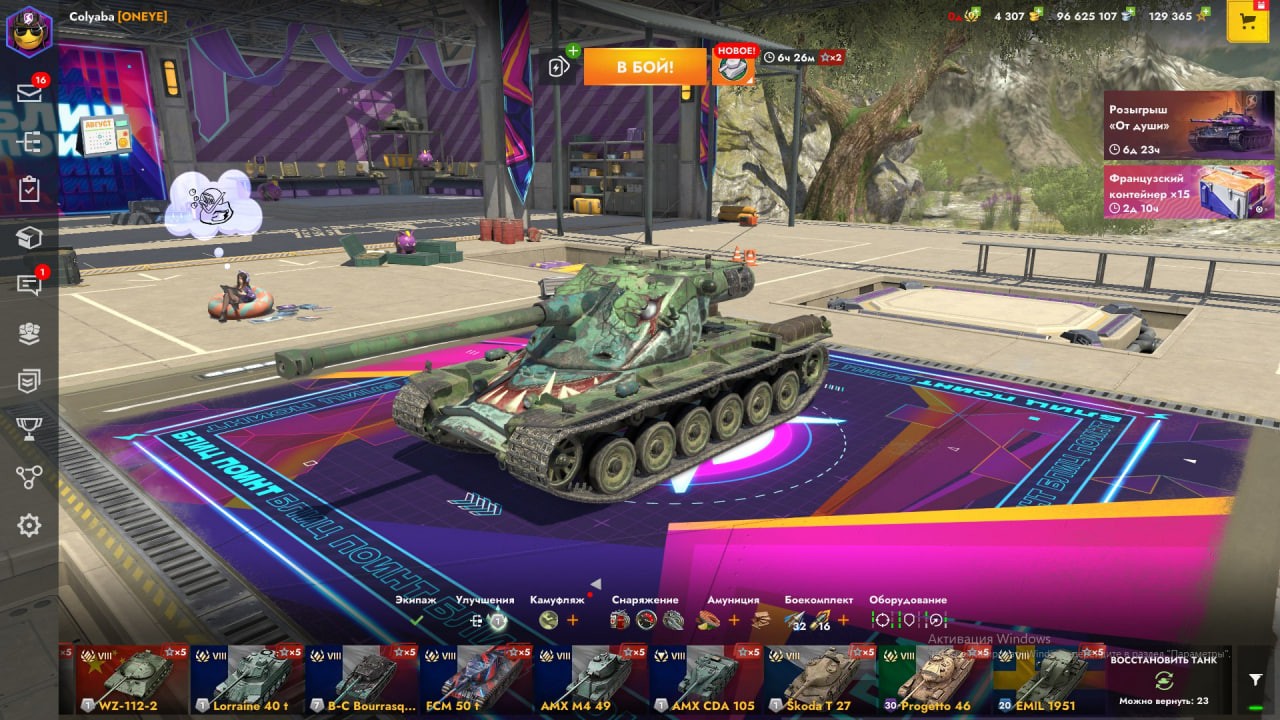Image resolution: width=1280 pixels, height=720 pixels.
Task: Open the Розыгрыш «От души» event banner
Action: 1189,125
